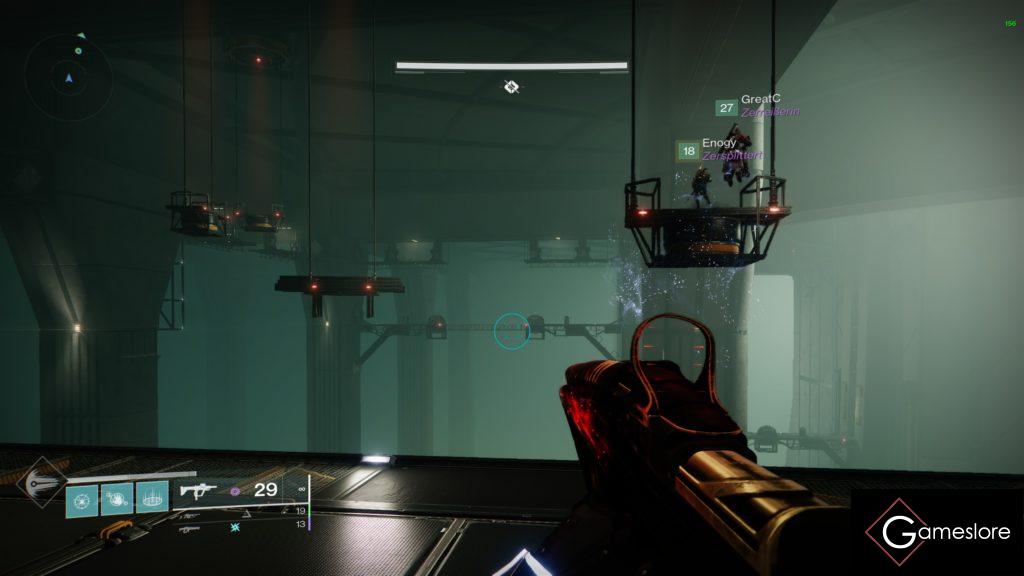Click Enogy's player nameplate
1024x576 pixels.
pos(719,150)
